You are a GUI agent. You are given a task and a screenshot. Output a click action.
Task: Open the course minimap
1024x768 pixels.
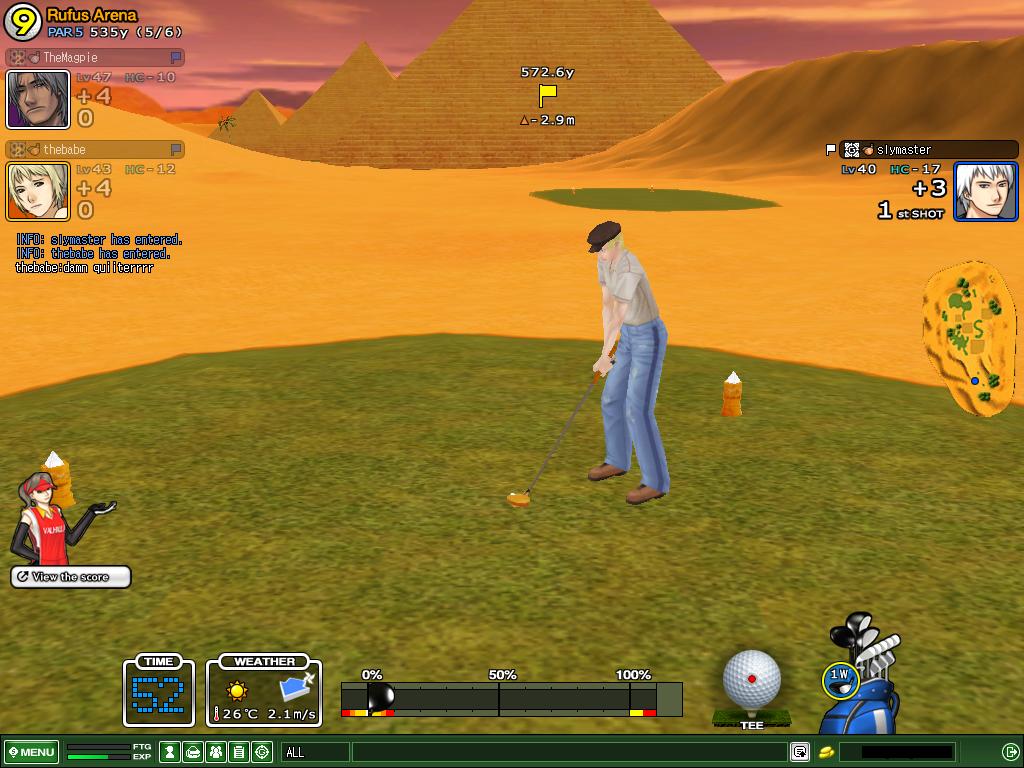click(969, 338)
